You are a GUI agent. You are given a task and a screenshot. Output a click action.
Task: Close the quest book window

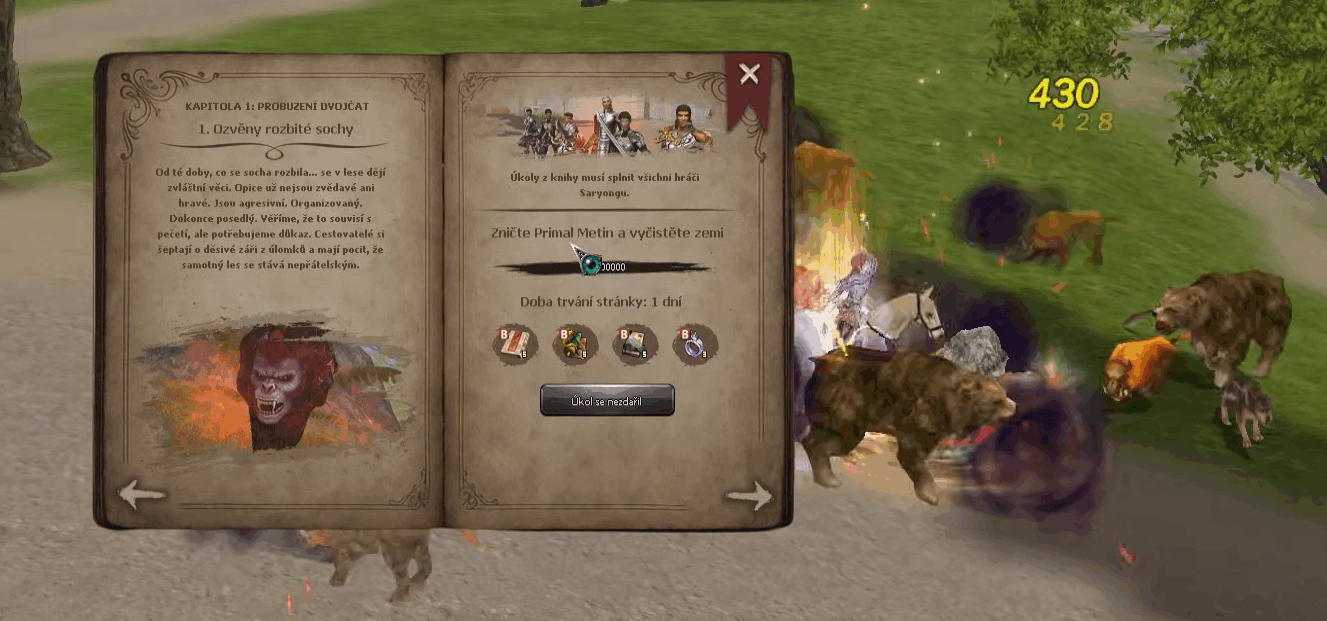click(x=749, y=73)
